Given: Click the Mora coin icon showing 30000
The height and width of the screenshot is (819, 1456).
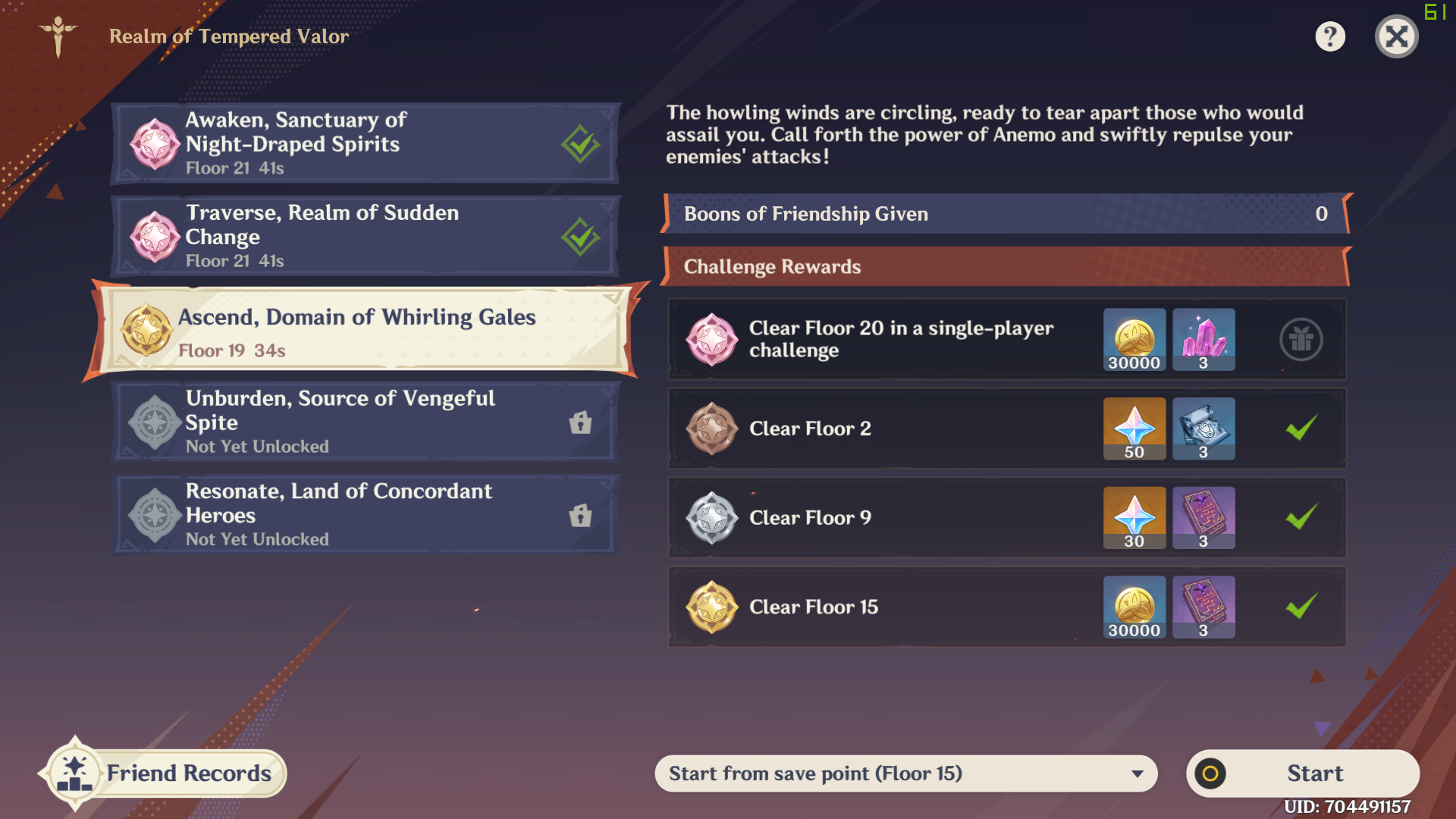Looking at the screenshot, I should [x=1134, y=340].
